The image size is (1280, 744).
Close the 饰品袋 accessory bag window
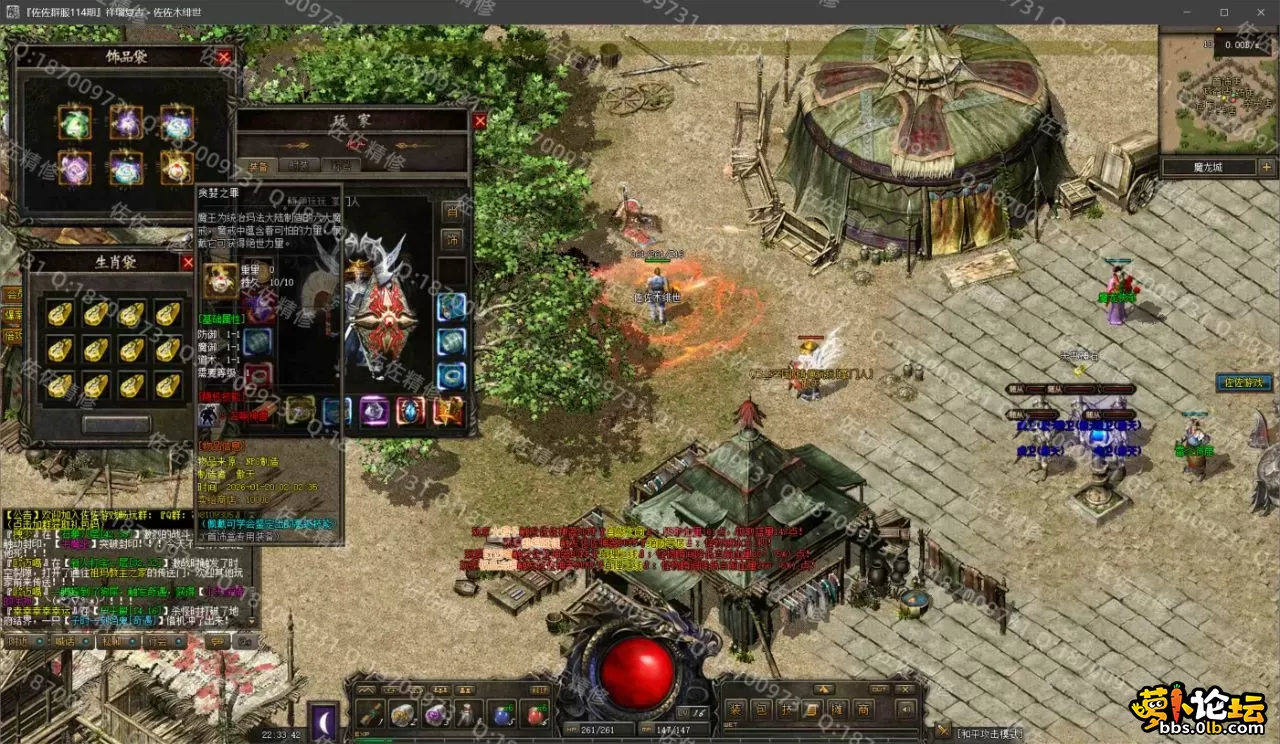point(224,57)
